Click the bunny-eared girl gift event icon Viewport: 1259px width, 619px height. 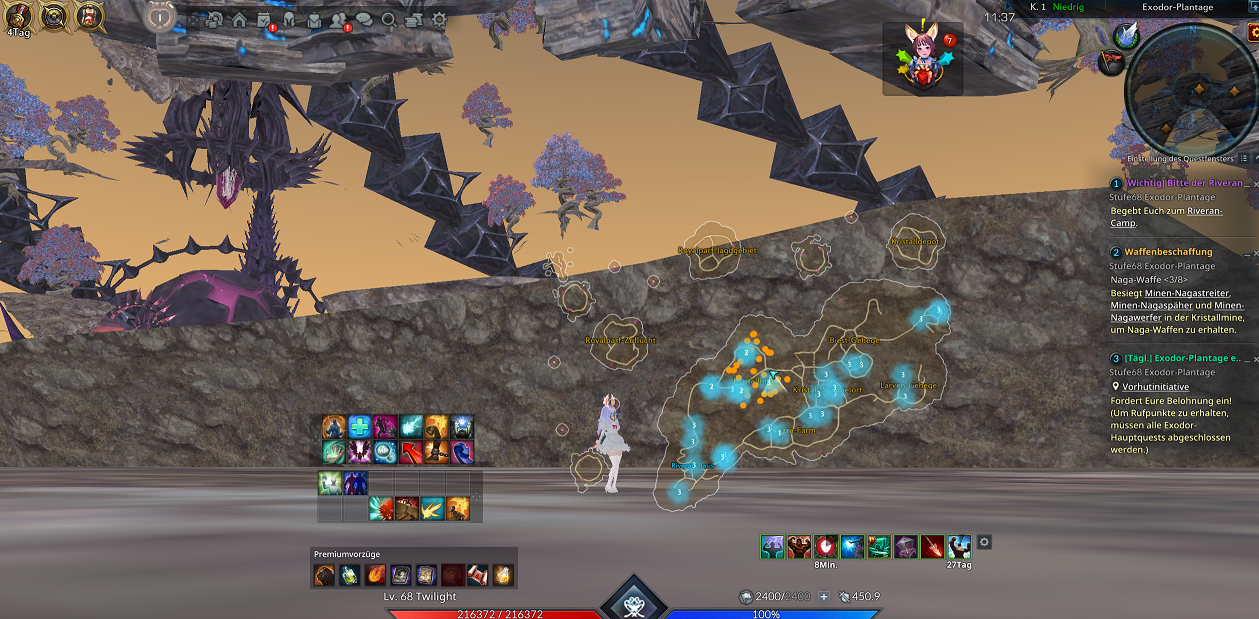point(922,58)
